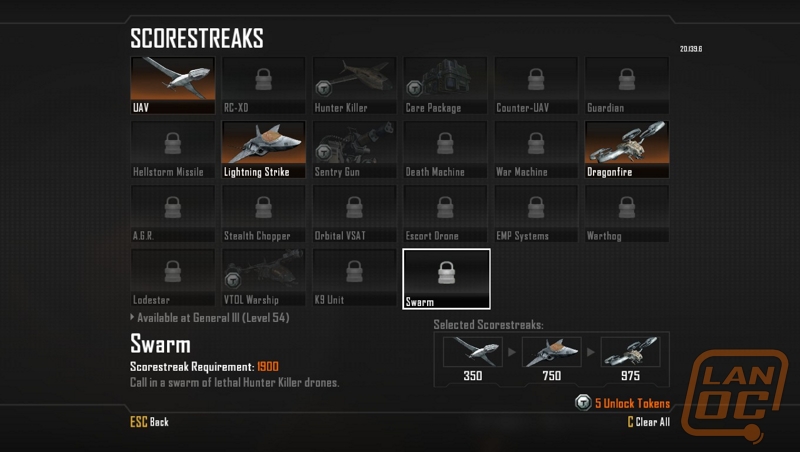Choose the Guardian scorestreak tile

pos(627,85)
